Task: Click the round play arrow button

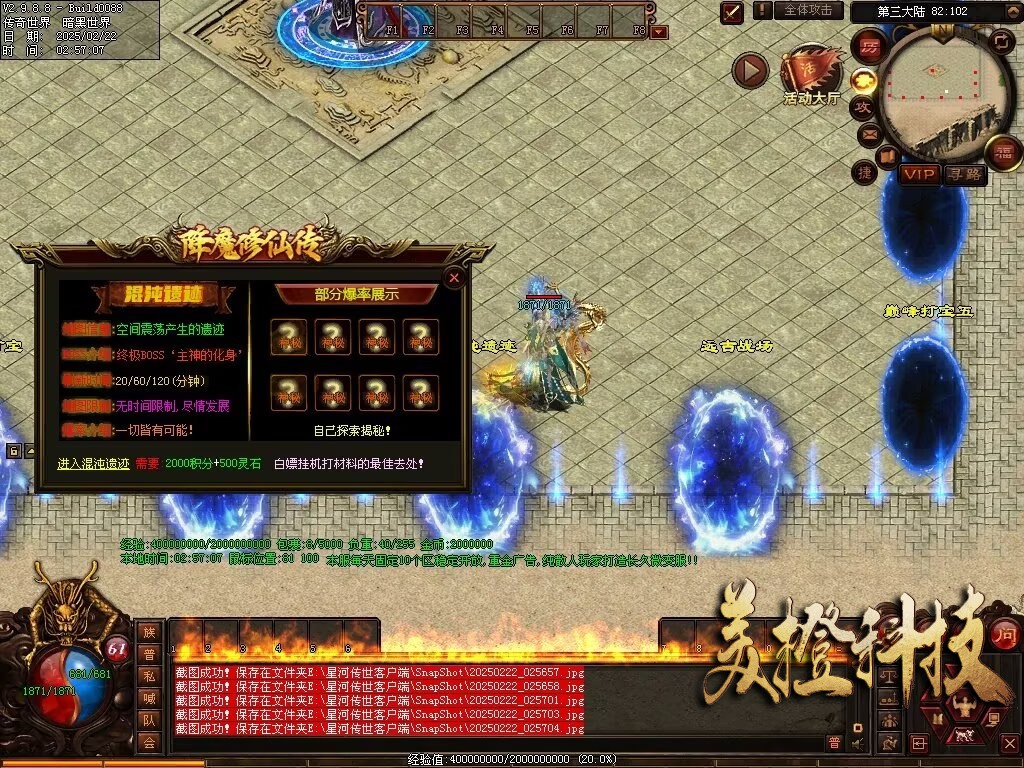Action: click(x=750, y=70)
